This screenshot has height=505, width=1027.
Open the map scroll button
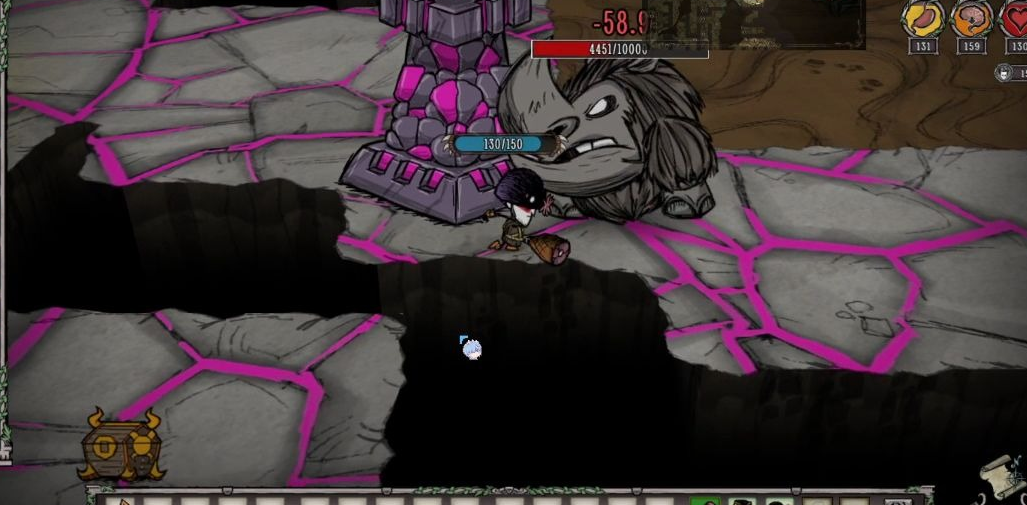coord(1003,478)
